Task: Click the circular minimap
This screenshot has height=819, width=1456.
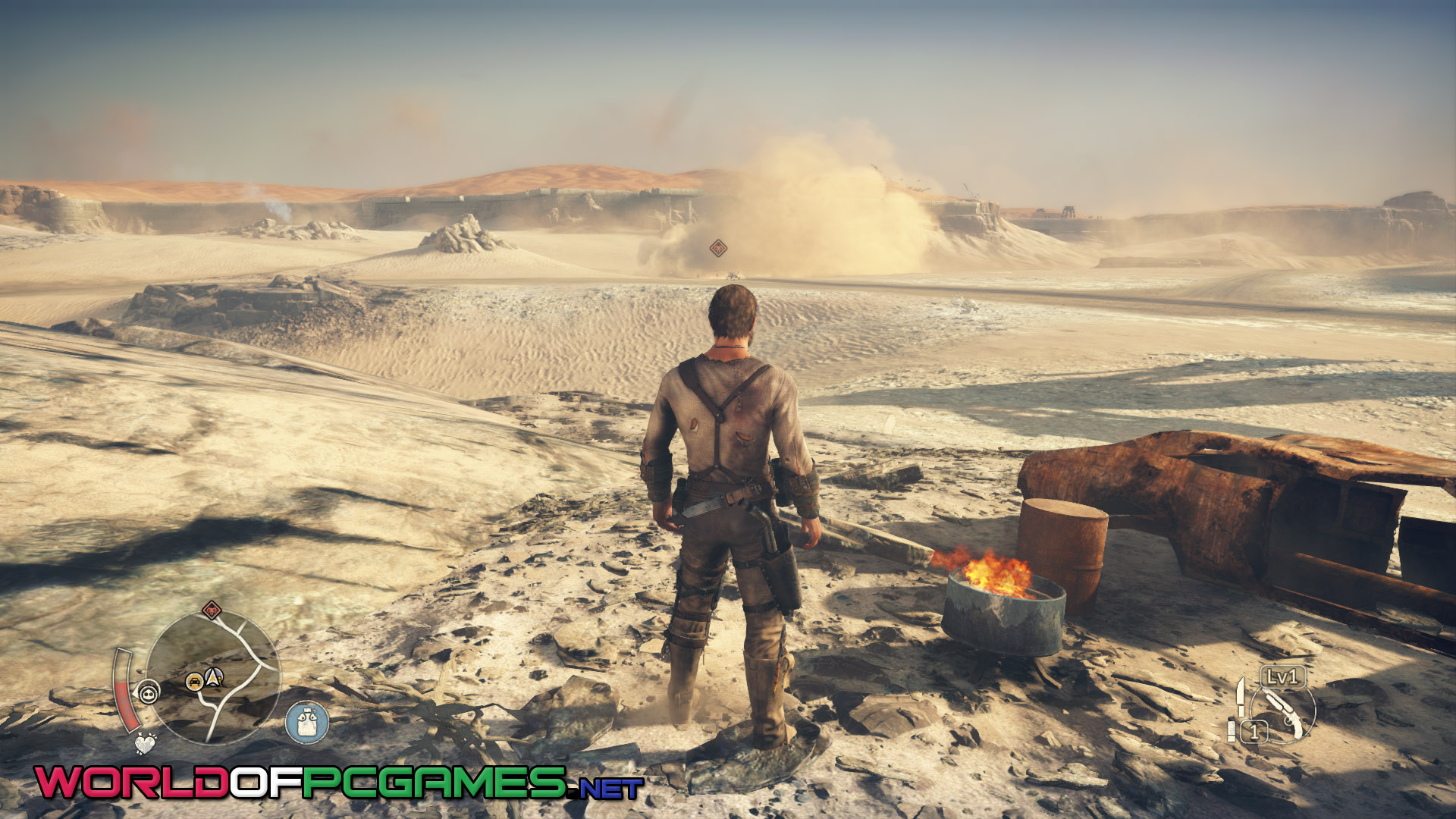Action: (x=213, y=677)
